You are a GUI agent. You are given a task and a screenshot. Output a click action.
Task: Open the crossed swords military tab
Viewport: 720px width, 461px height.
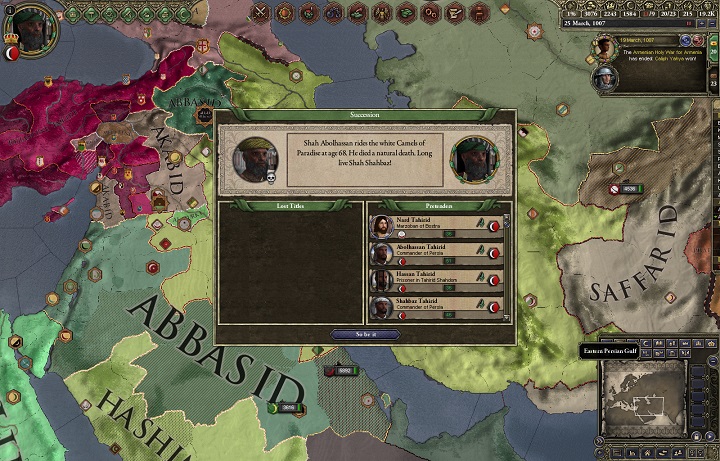[x=263, y=12]
